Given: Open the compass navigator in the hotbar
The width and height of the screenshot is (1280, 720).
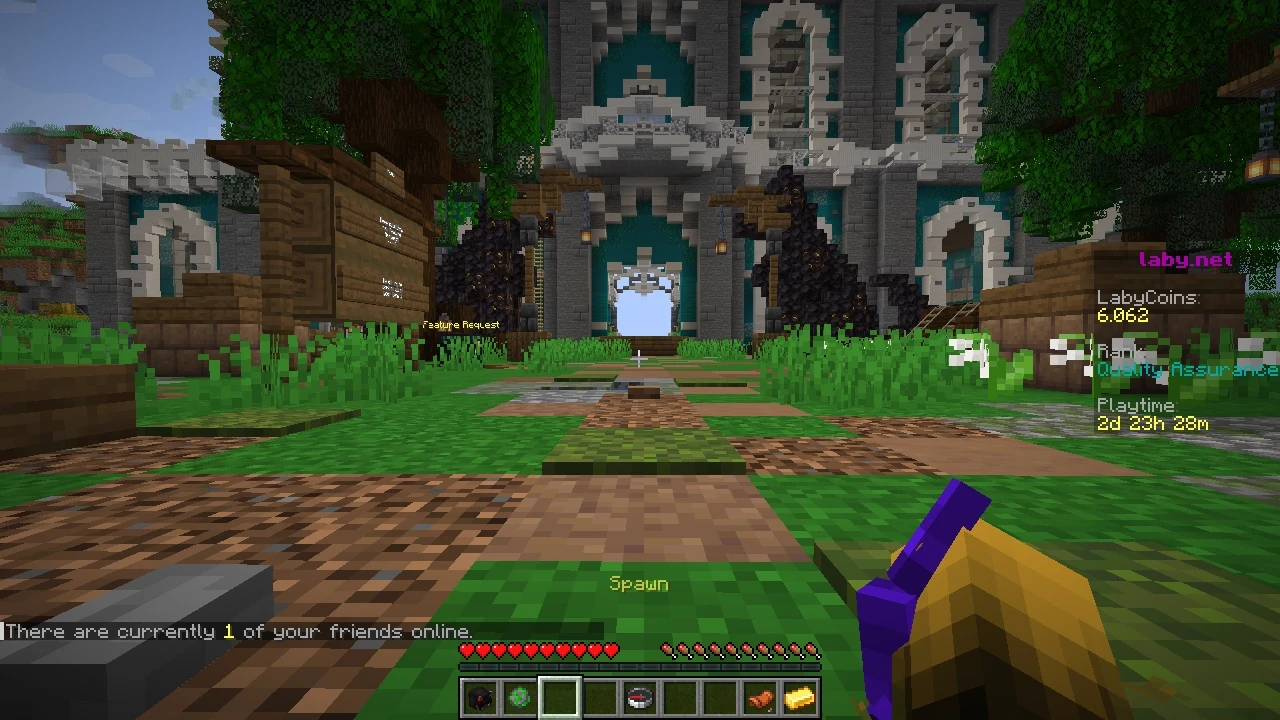Looking at the screenshot, I should coord(639,697).
